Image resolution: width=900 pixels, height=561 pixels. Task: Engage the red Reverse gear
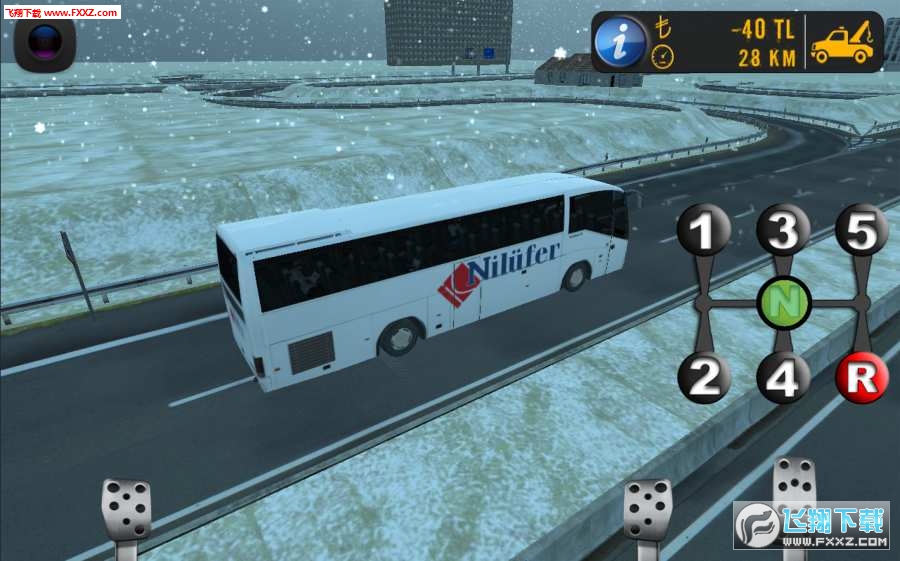[x=862, y=378]
